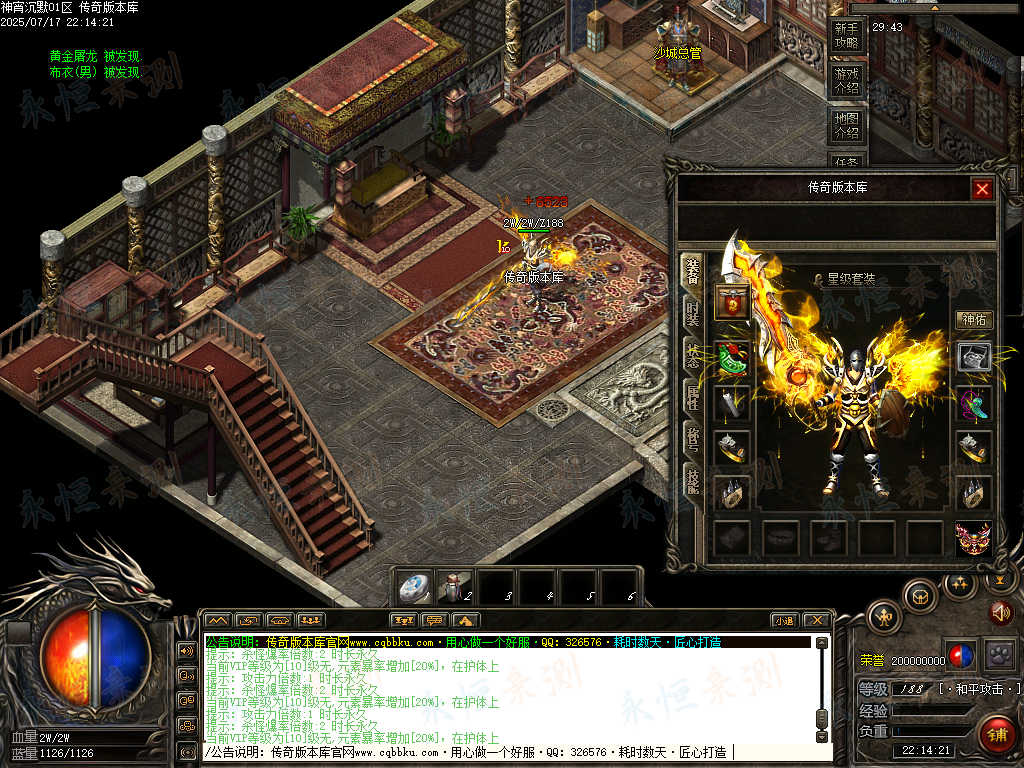Open the 地图介绍 map introduction
Viewport: 1024px width, 768px height.
(846, 125)
